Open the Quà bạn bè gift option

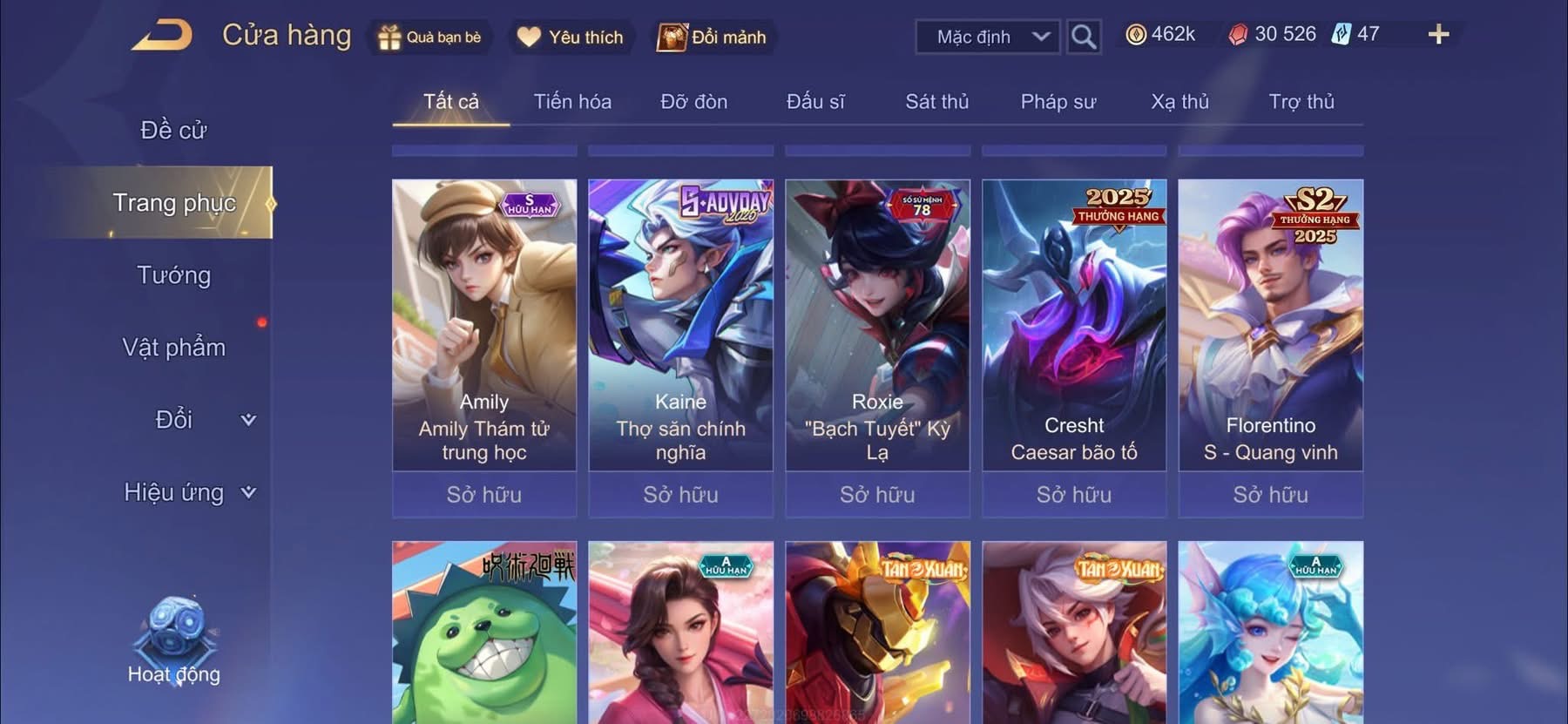(x=429, y=37)
